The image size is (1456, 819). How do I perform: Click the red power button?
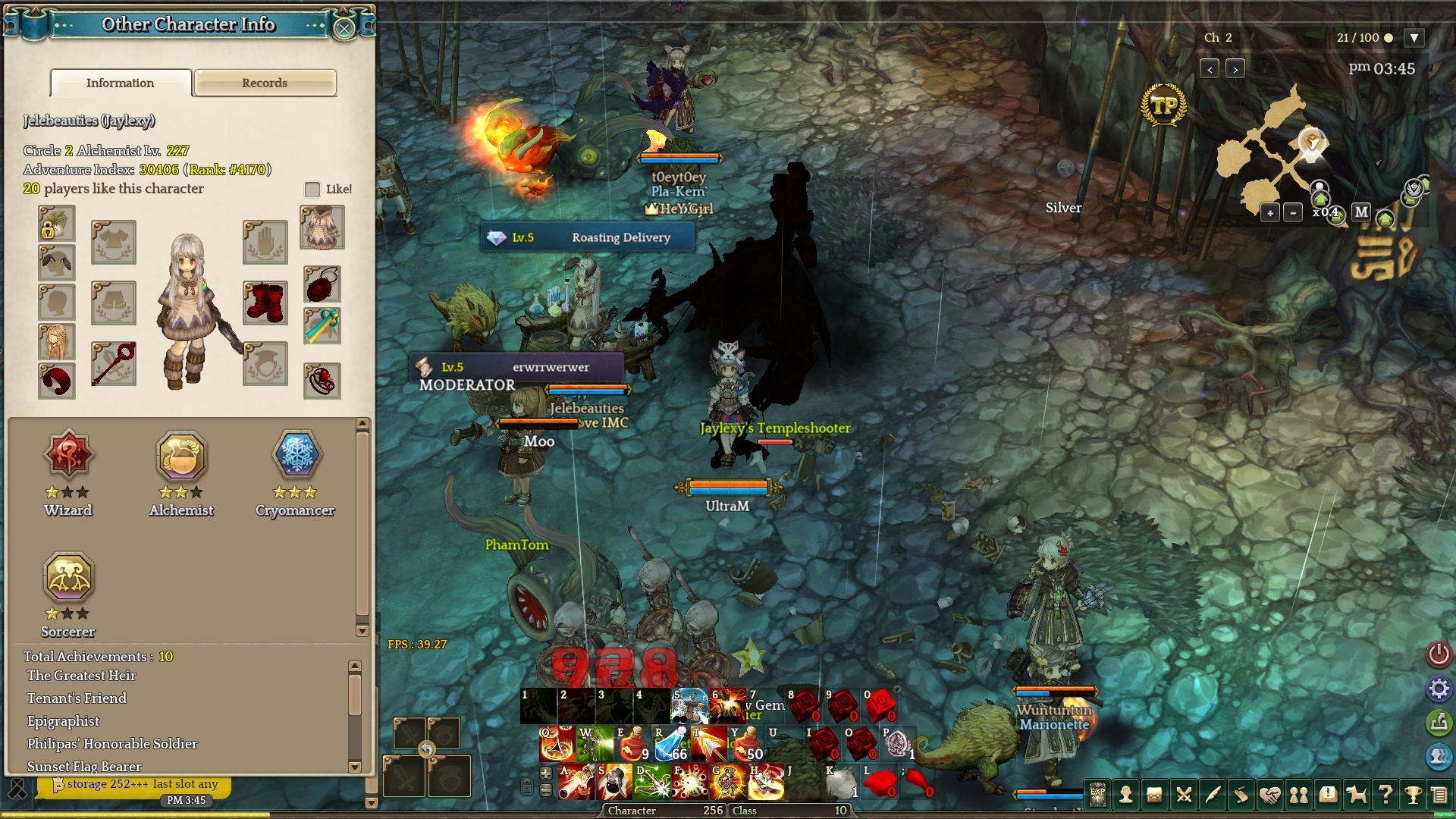tap(1439, 654)
